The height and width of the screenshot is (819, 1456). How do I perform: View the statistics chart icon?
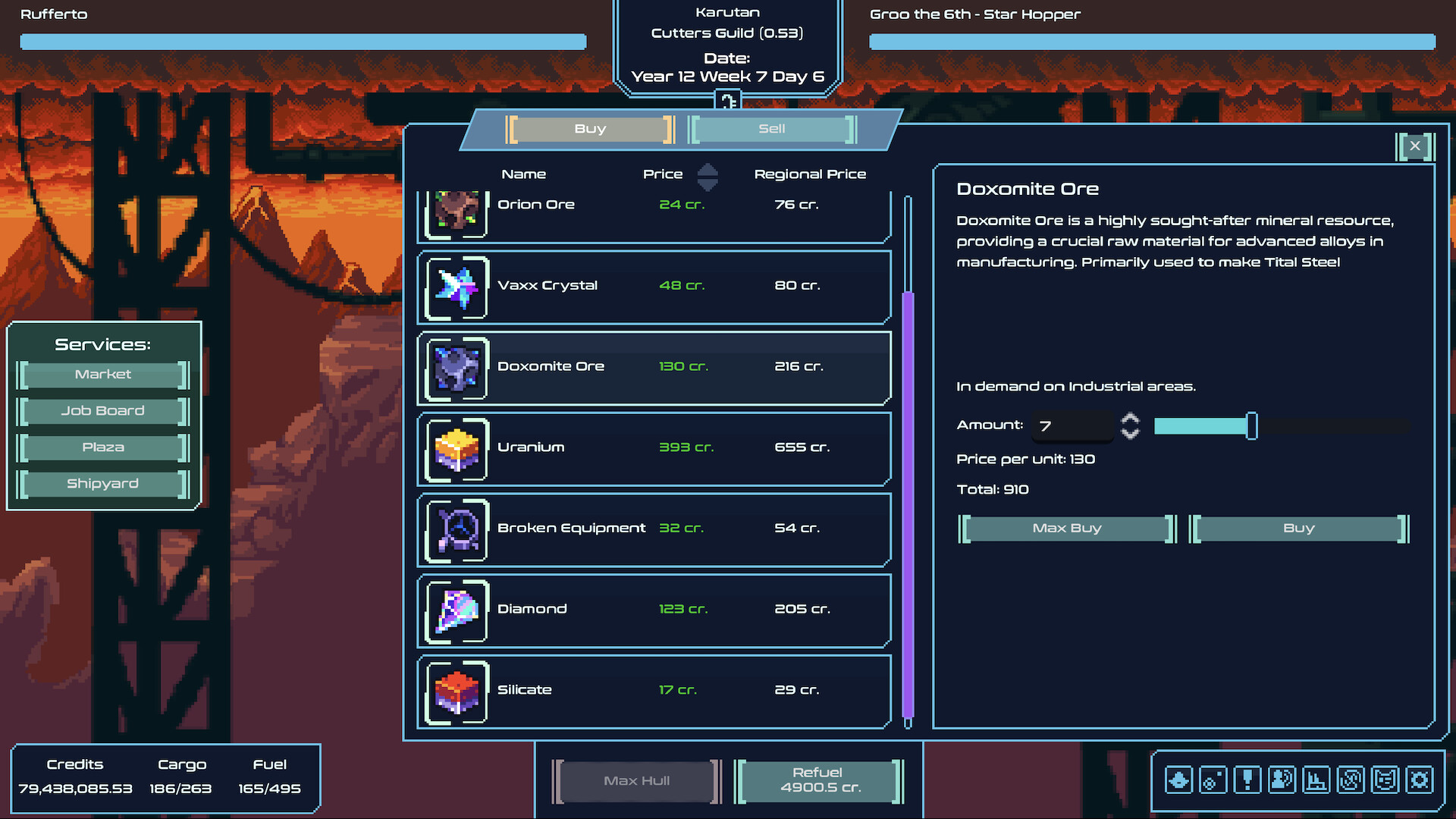click(x=1316, y=780)
